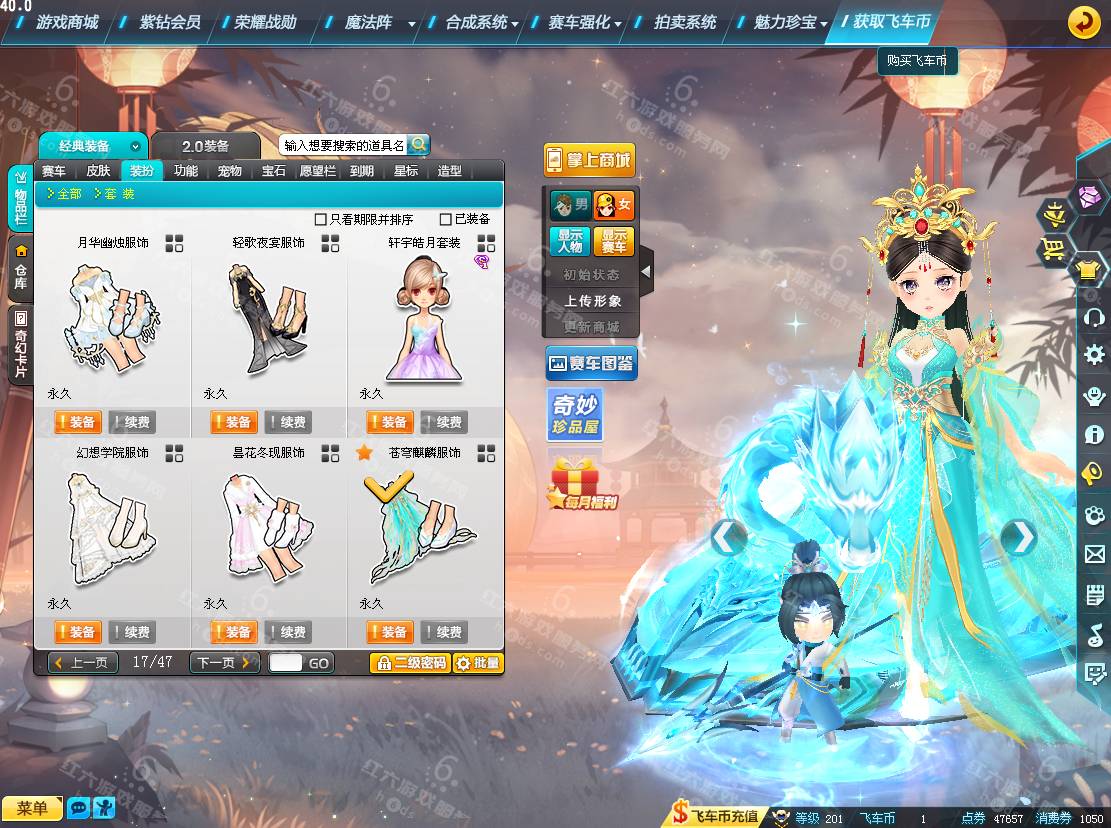Click the yellow back arrow button
1111x828 pixels.
click(x=1083, y=22)
